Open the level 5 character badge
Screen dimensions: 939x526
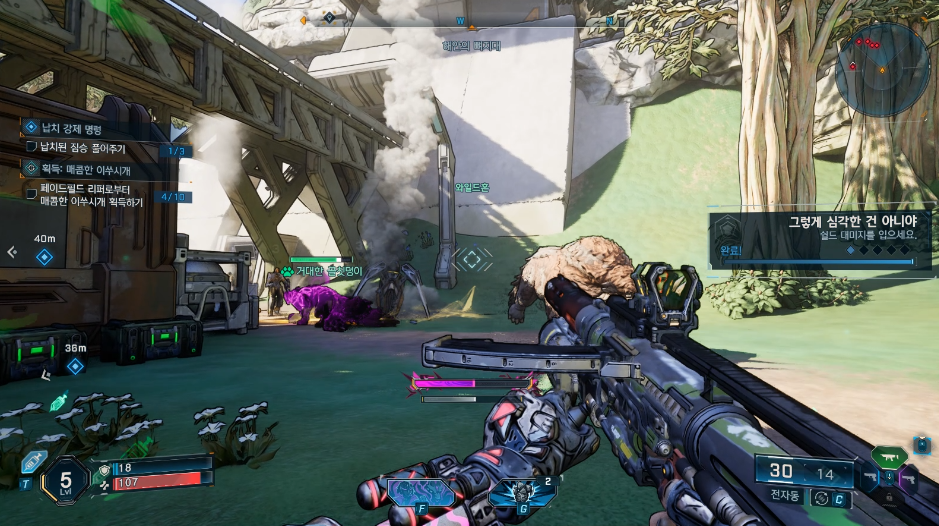65,479
